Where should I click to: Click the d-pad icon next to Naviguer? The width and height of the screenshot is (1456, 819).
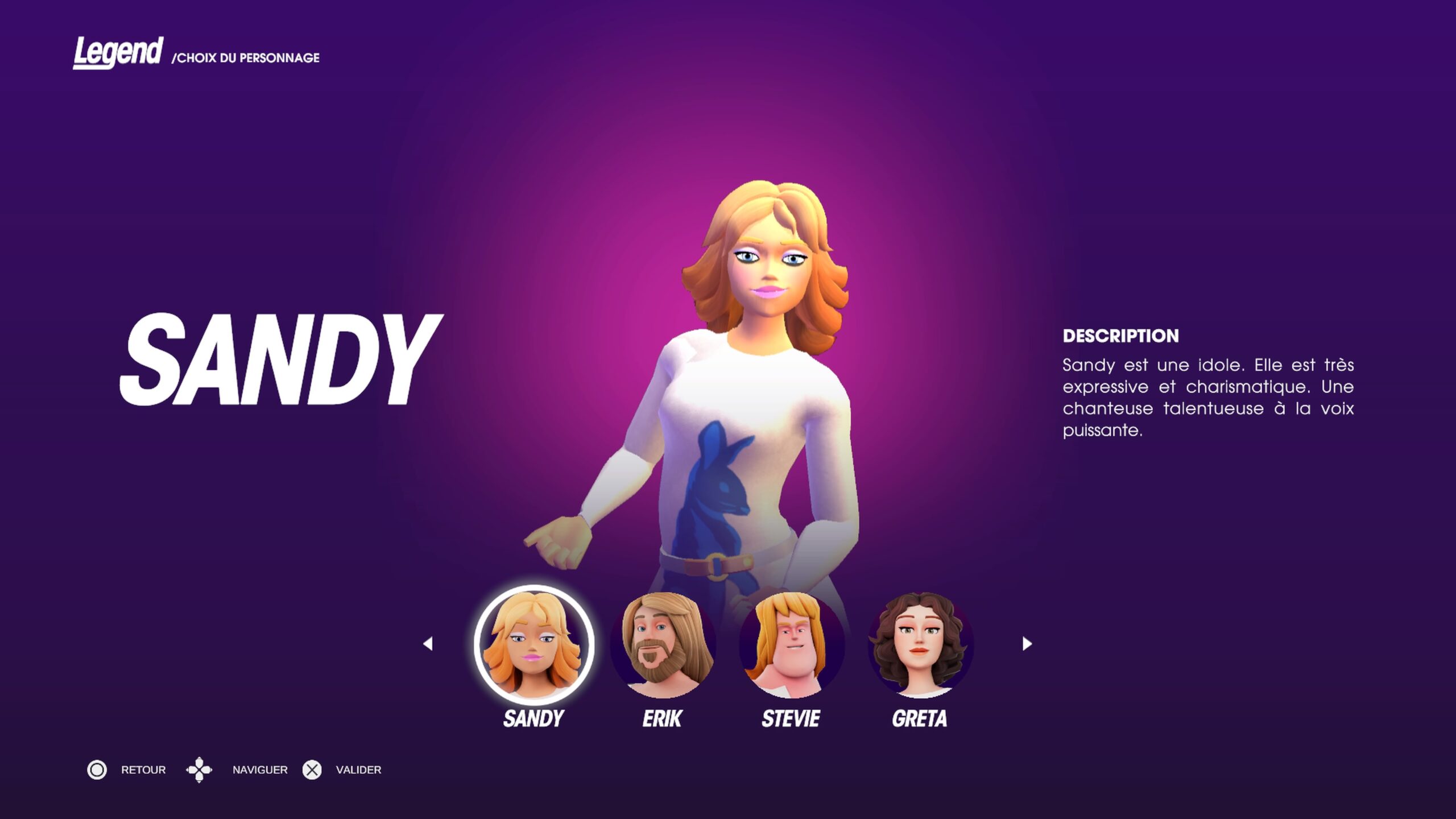[x=200, y=770]
